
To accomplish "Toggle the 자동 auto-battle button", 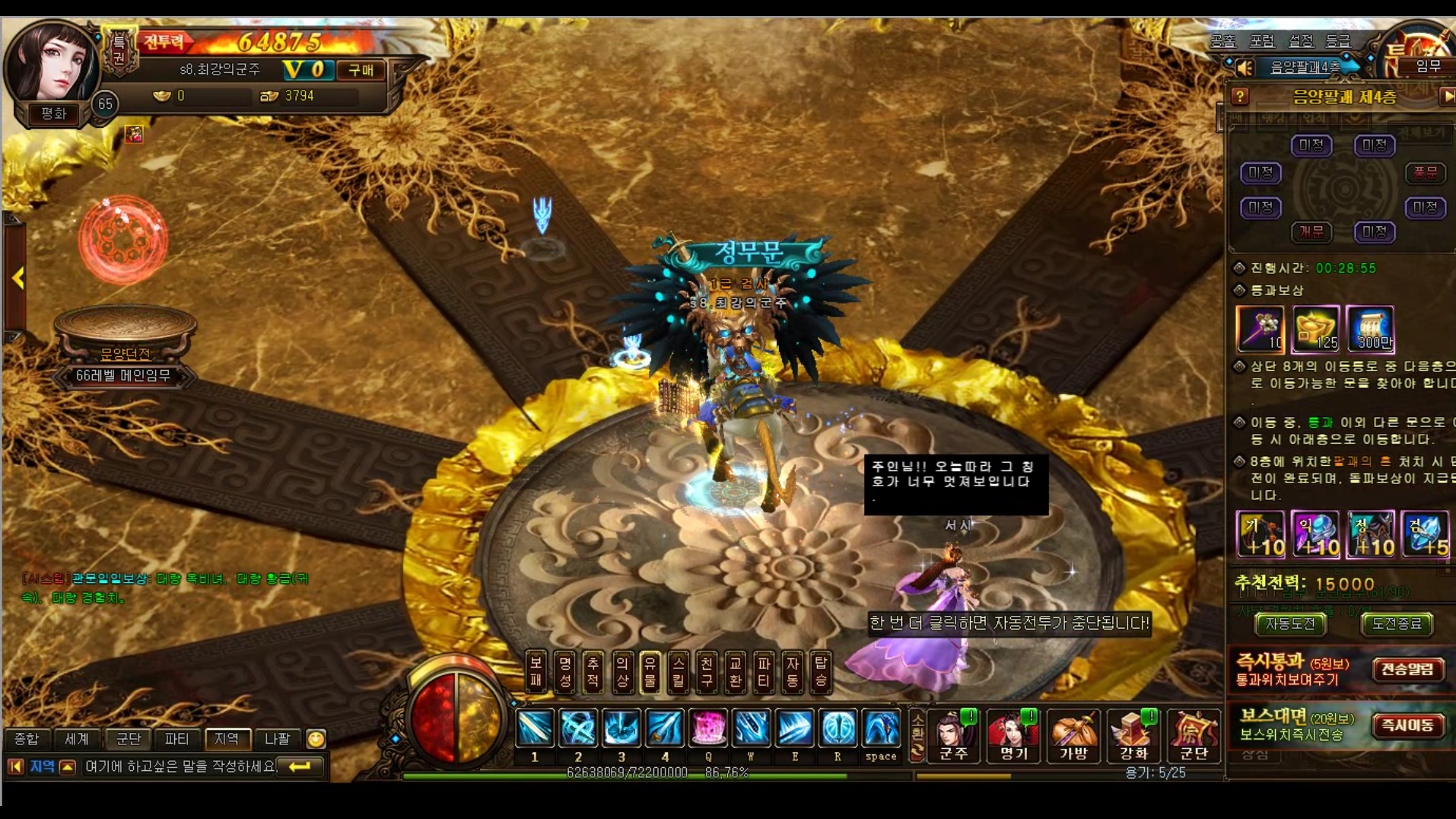I will point(792,671).
